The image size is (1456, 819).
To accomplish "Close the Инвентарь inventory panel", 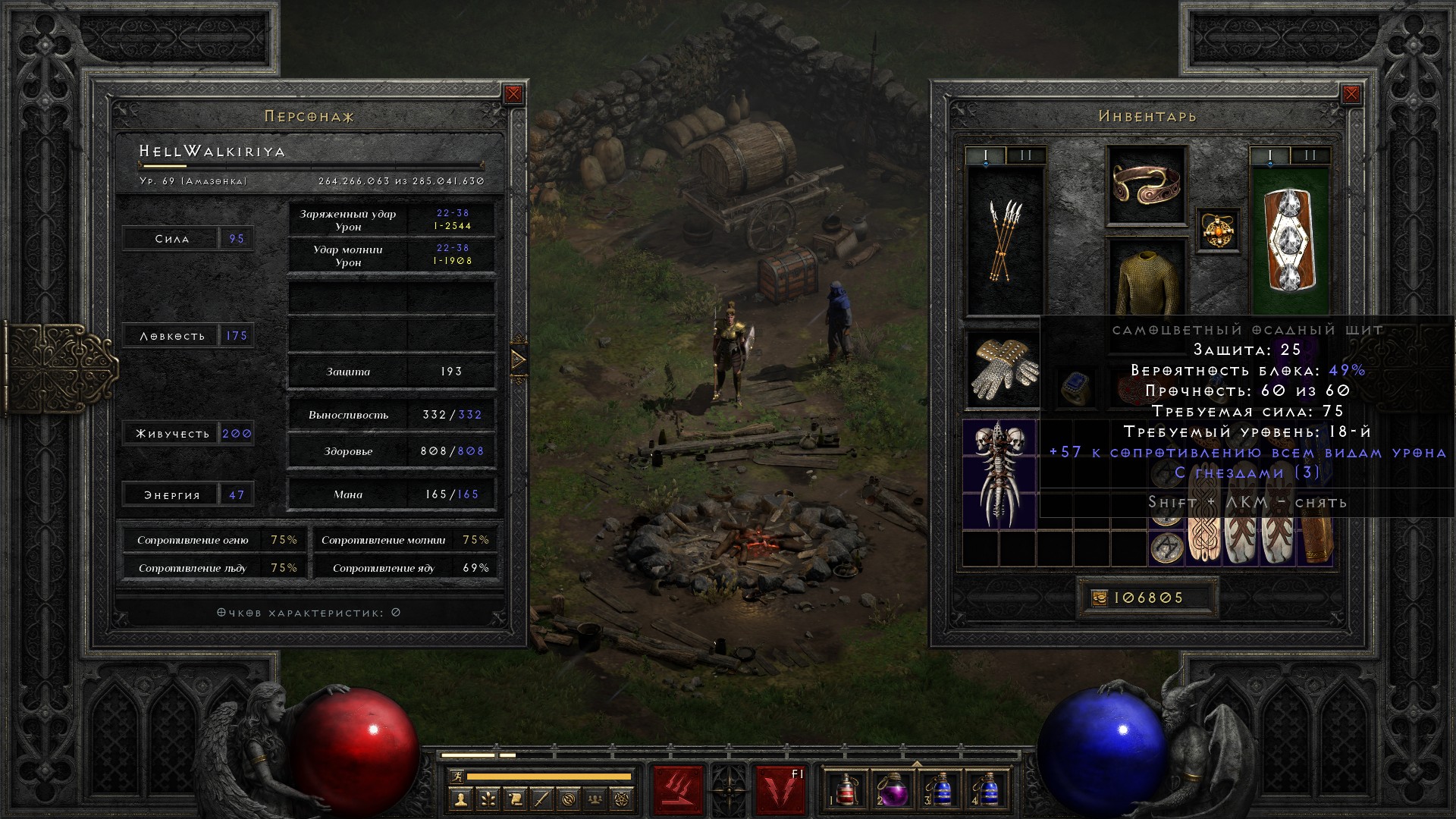I will coord(1351,94).
